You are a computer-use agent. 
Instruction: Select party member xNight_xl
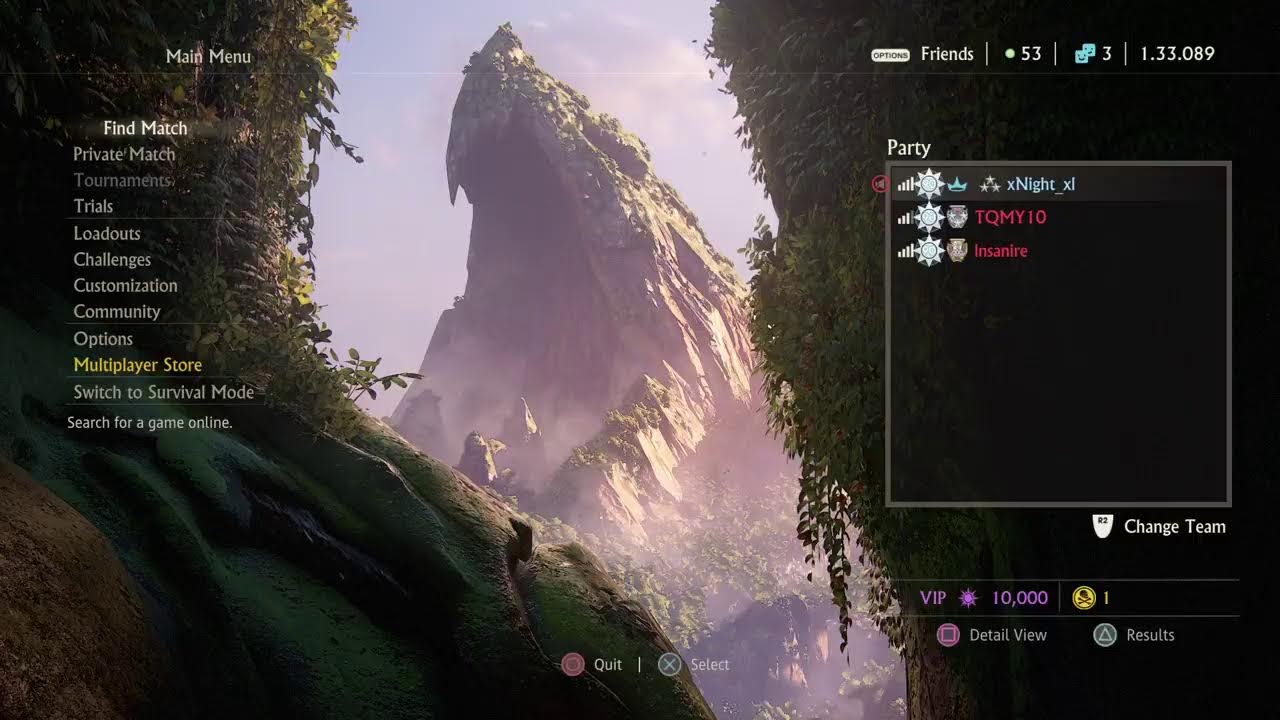coord(1041,184)
